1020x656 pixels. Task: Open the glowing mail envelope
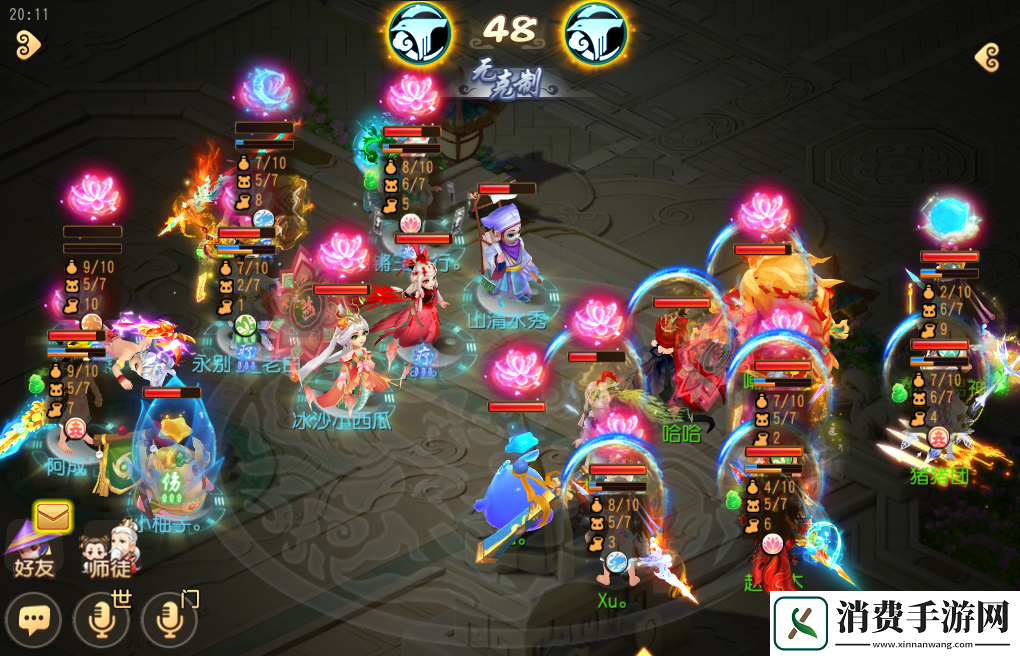coord(50,516)
